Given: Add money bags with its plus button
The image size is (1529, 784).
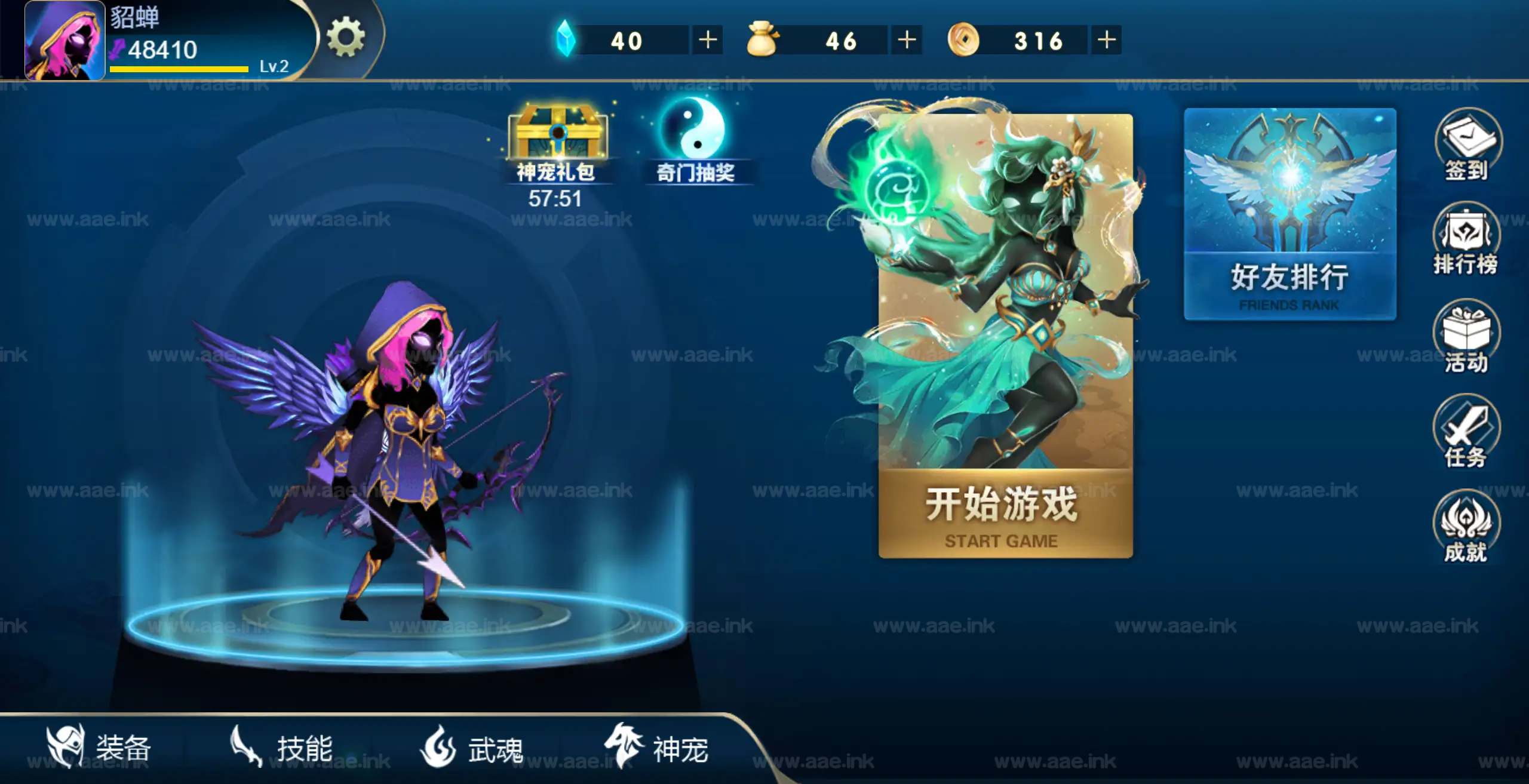Looking at the screenshot, I should coord(907,41).
